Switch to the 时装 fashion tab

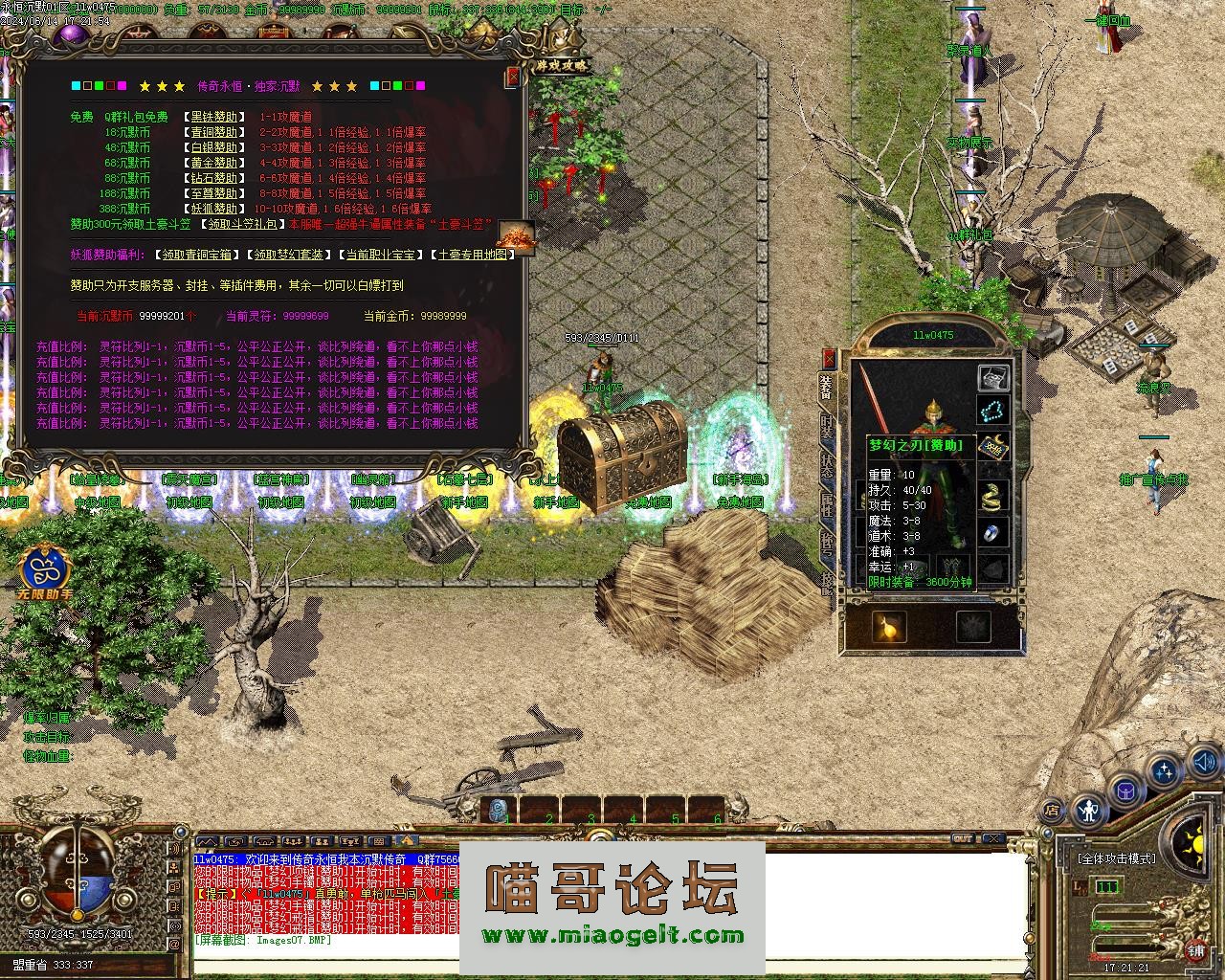tap(828, 428)
